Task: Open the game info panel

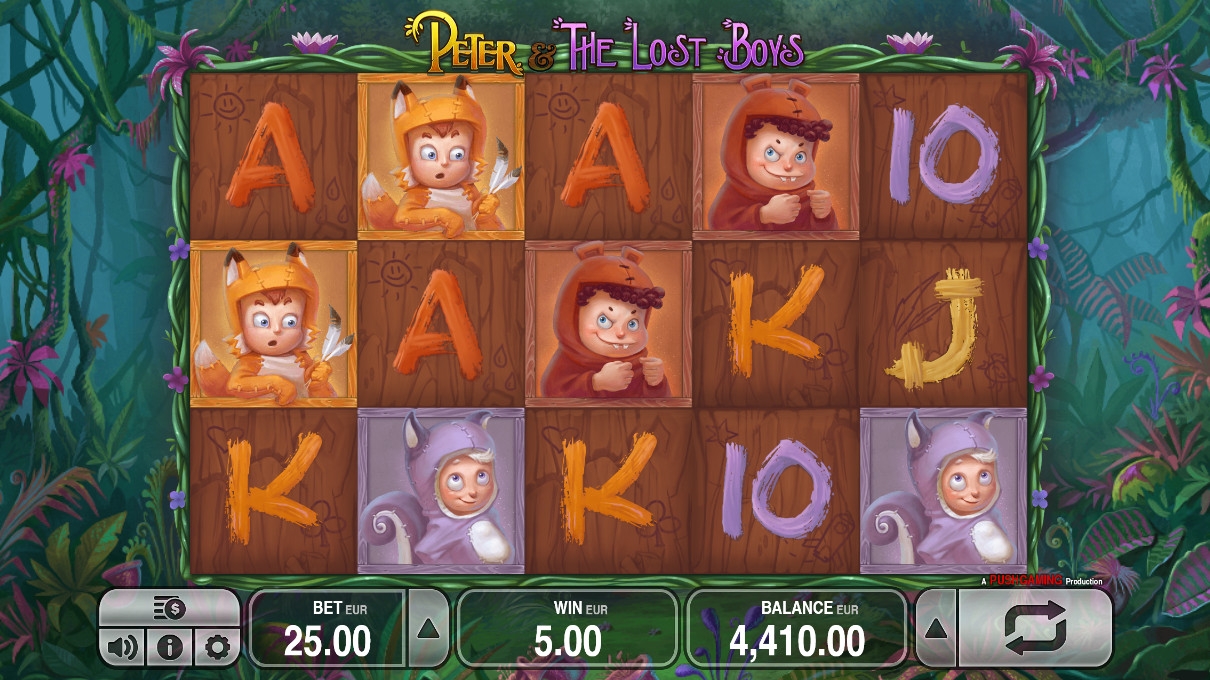Action: [169, 647]
